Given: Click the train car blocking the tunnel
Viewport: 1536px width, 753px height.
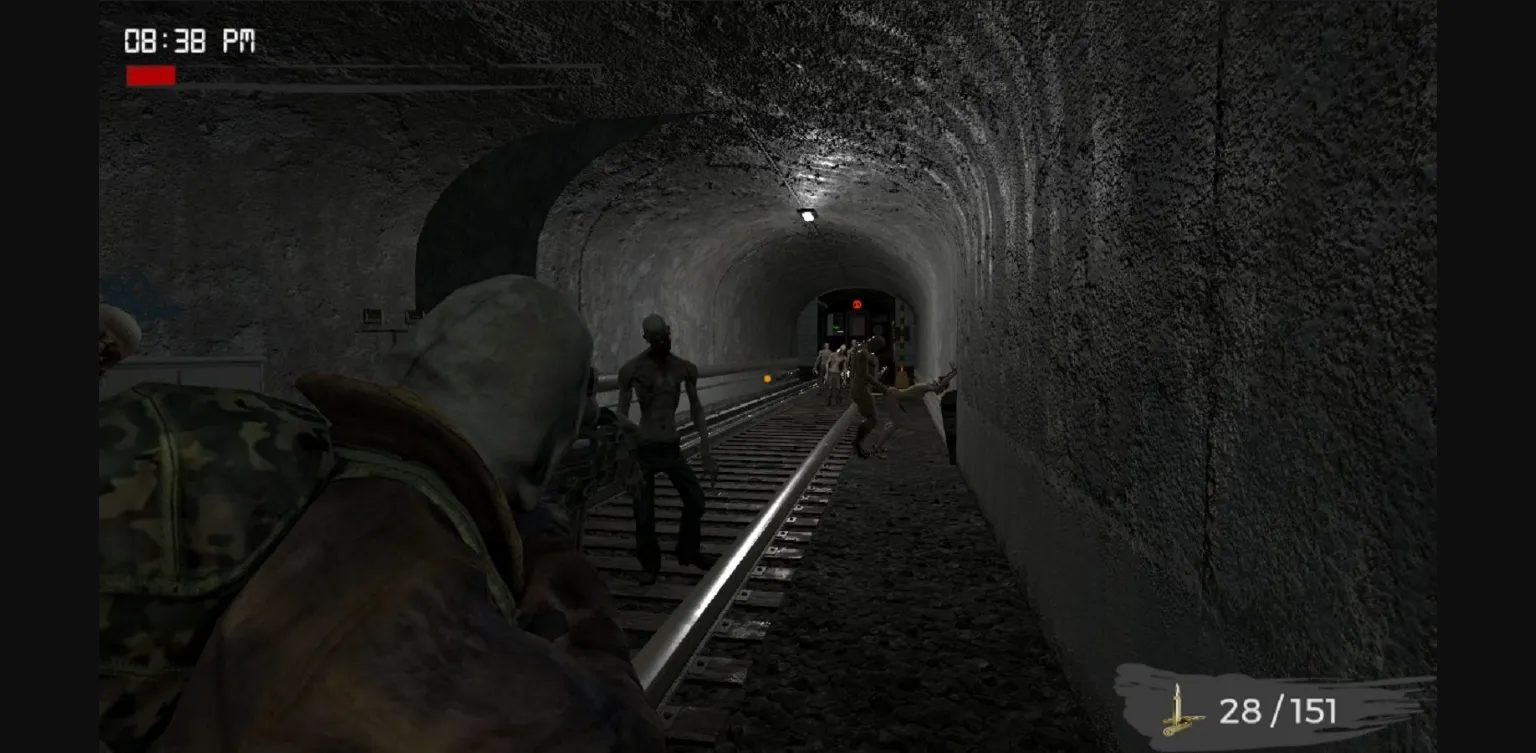Looking at the screenshot, I should pos(855,330).
